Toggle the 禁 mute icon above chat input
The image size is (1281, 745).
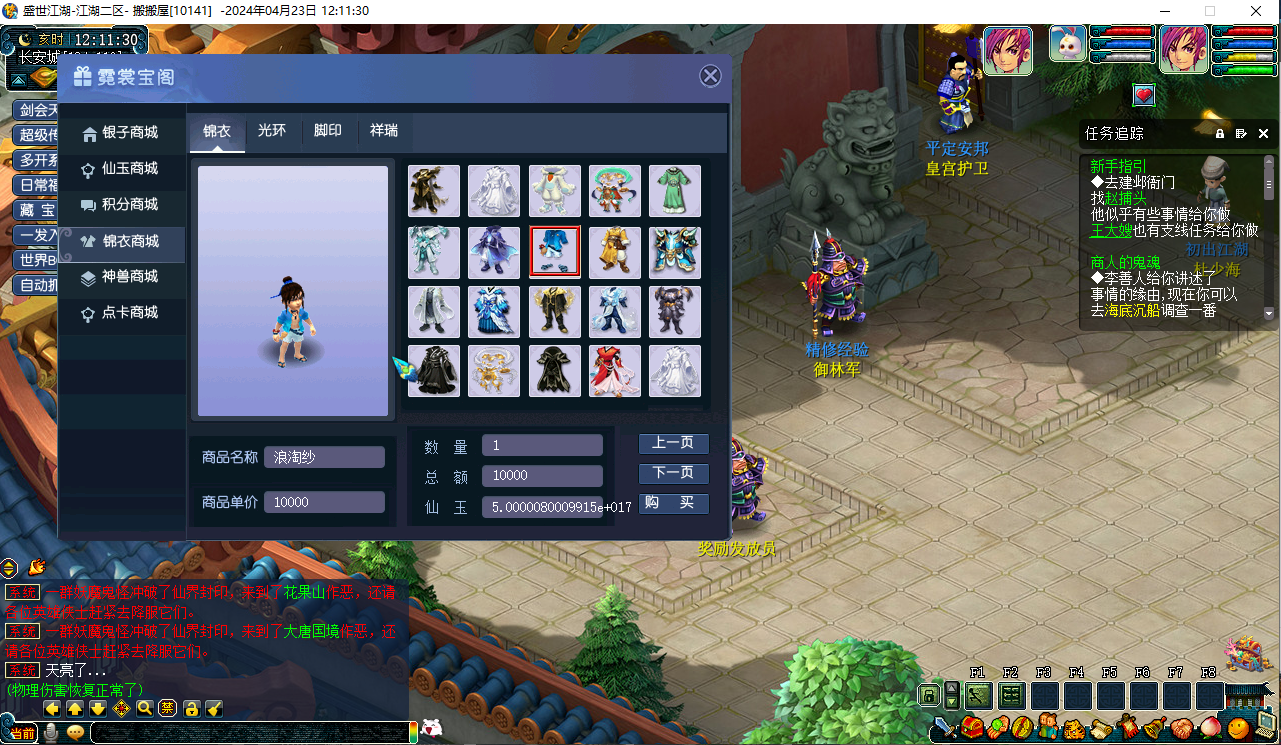point(167,709)
